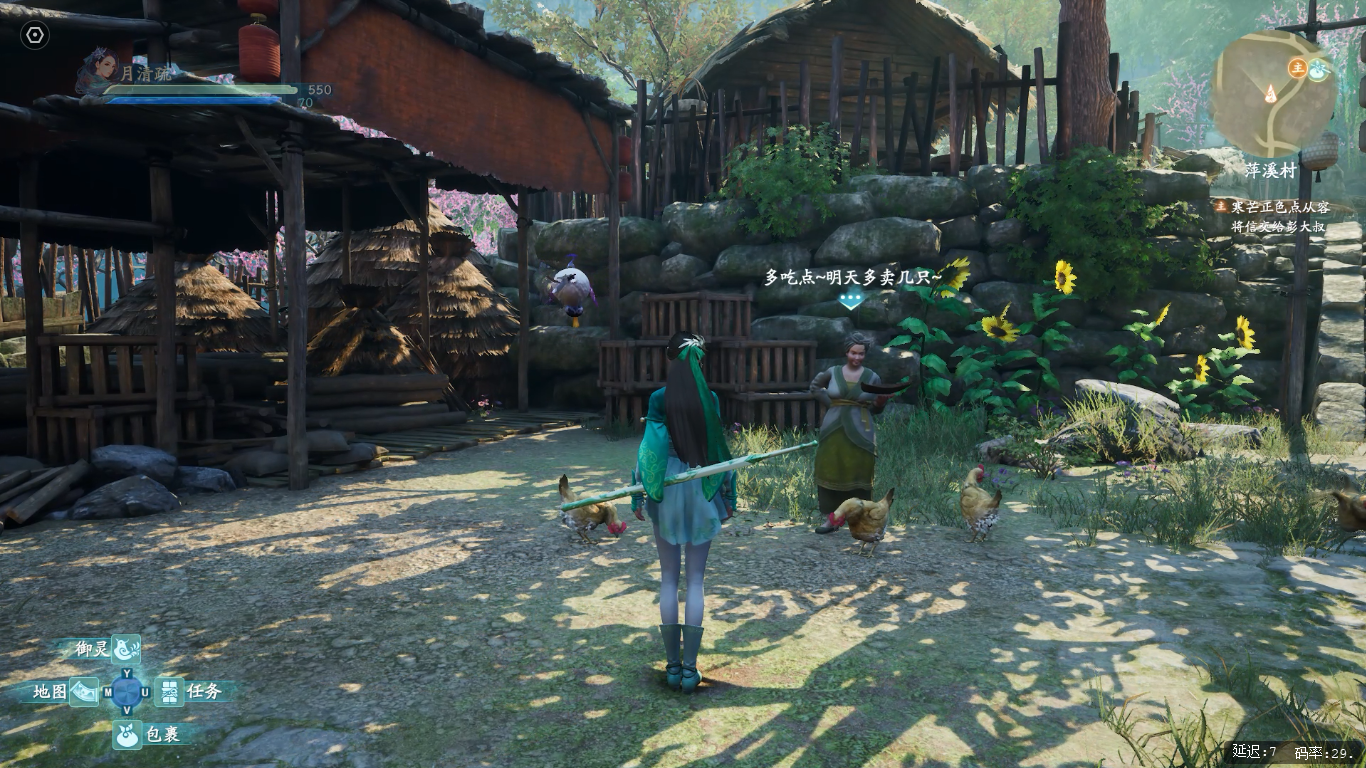Click the 月清疏 character portrait
Image resolution: width=1366 pixels, height=768 pixels.
coord(98,68)
